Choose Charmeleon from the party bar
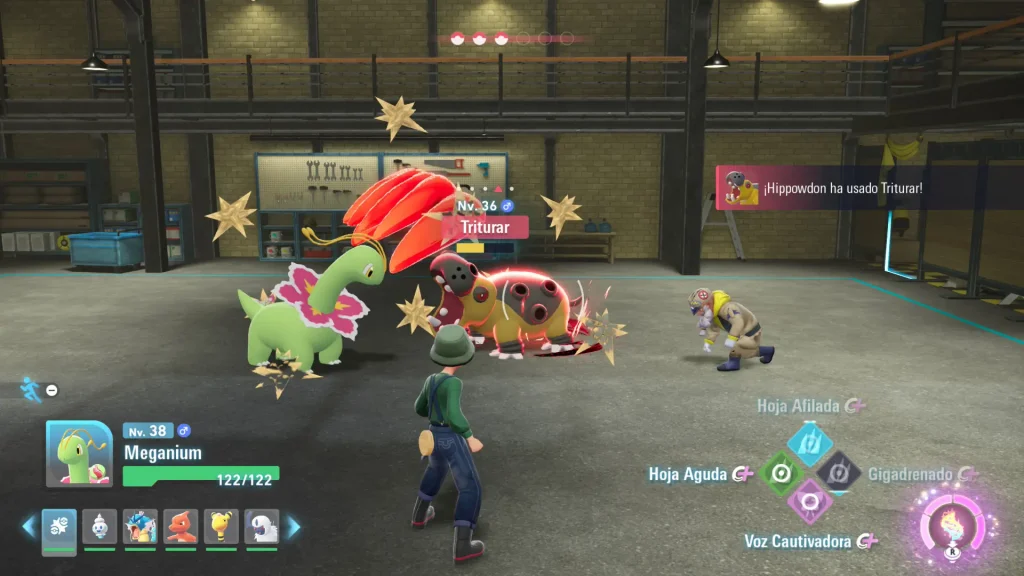Viewport: 1024px width, 576px height. coord(181,527)
